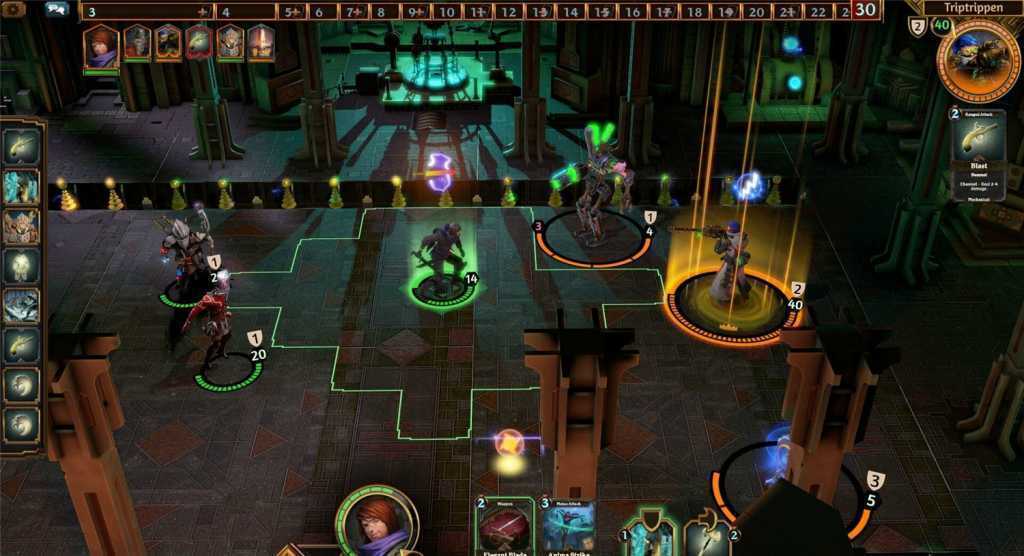Select the Elegant Blade card in hand
Viewport: 1024px width, 556px height.
[504, 526]
